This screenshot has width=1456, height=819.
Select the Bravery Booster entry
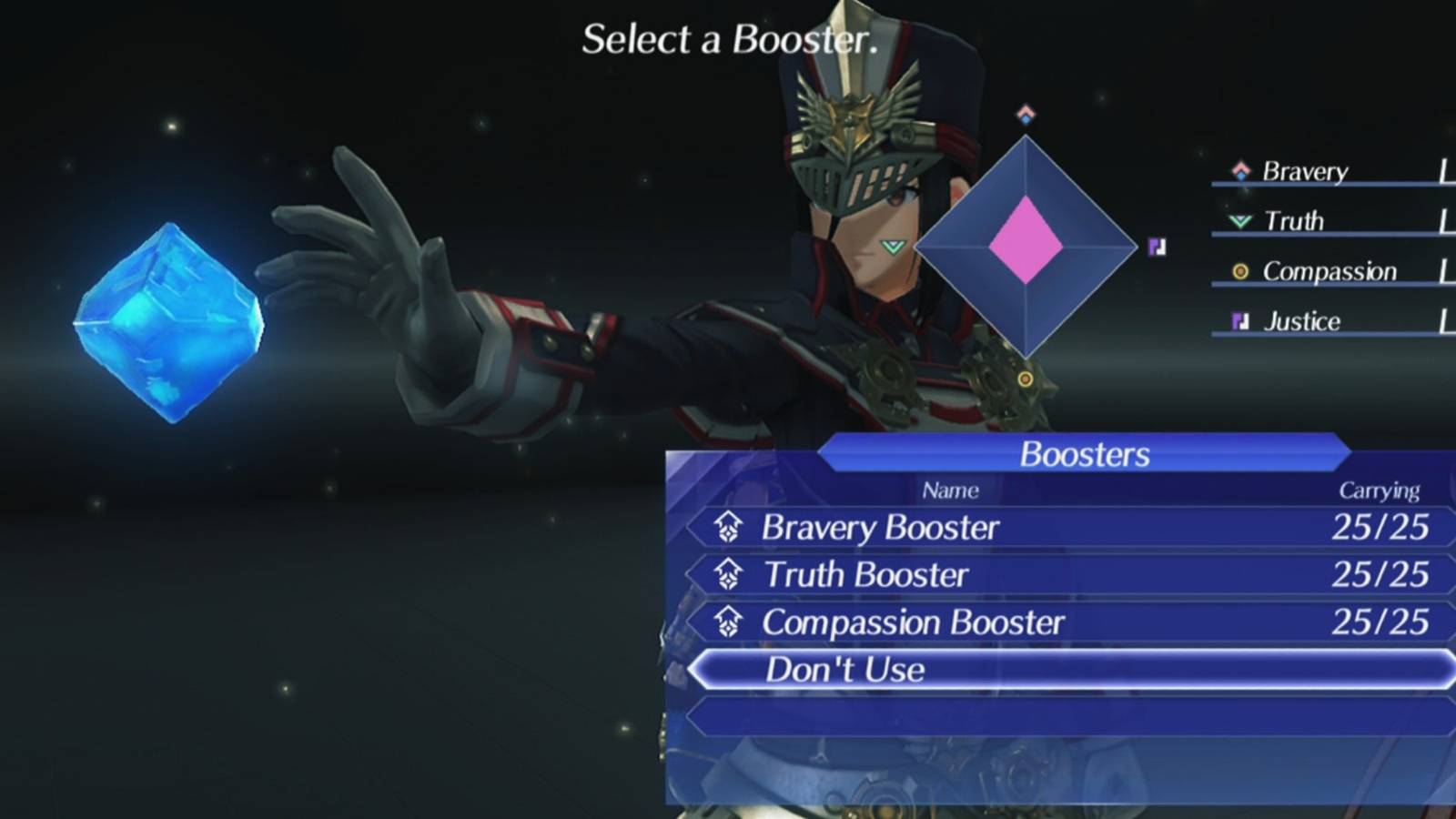pyautogui.click(x=881, y=527)
